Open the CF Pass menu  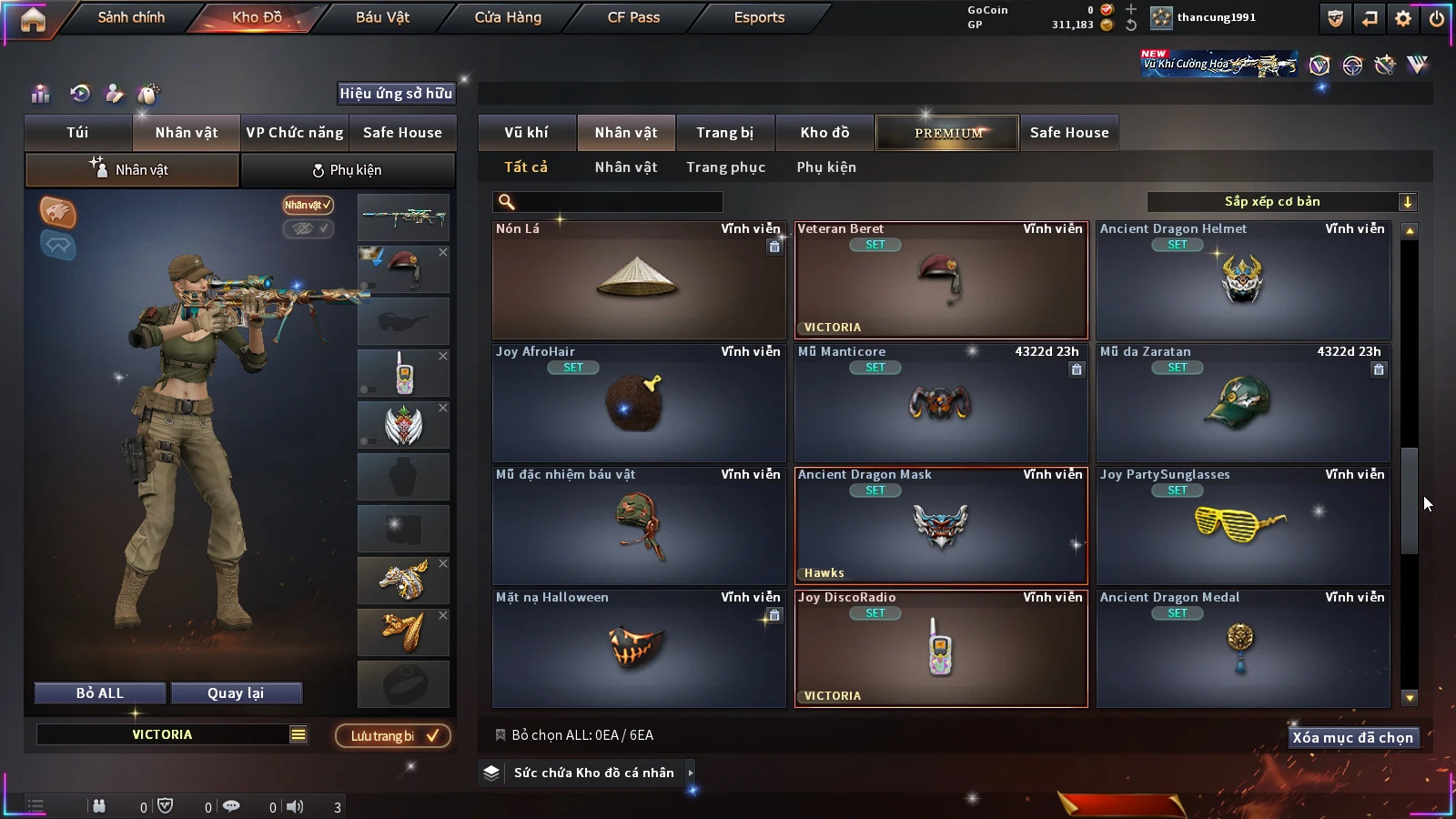(633, 17)
